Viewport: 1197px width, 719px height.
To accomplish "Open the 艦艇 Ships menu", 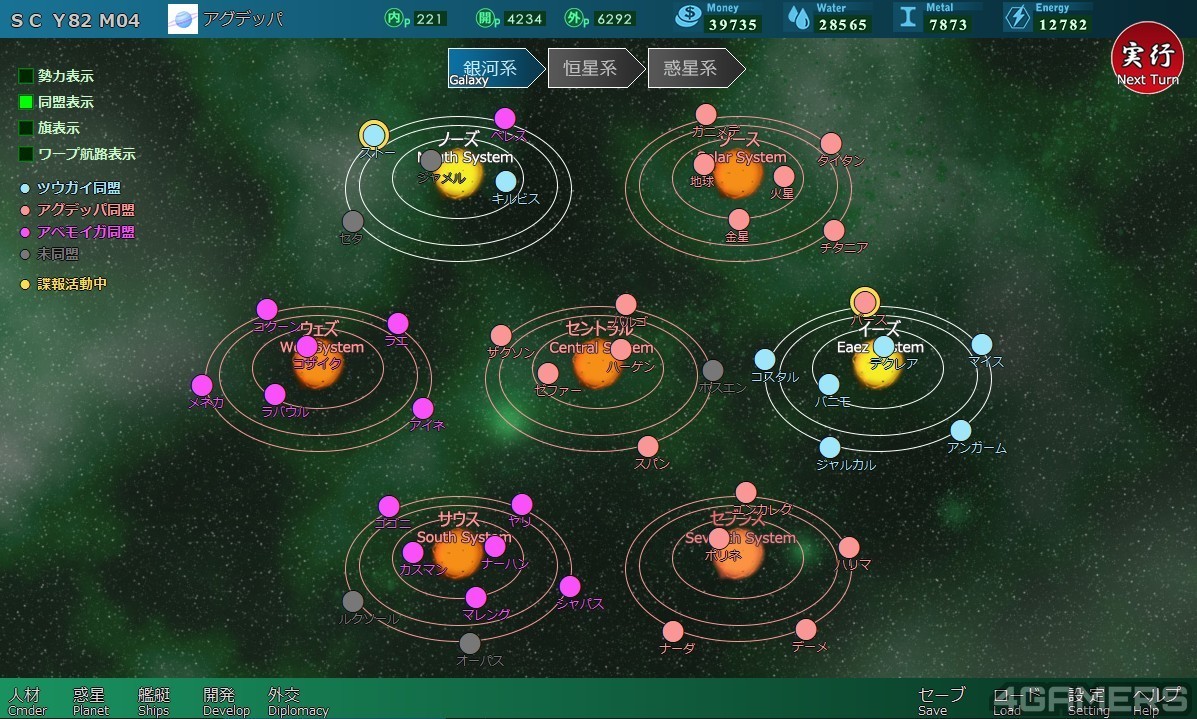I will [x=154, y=701].
